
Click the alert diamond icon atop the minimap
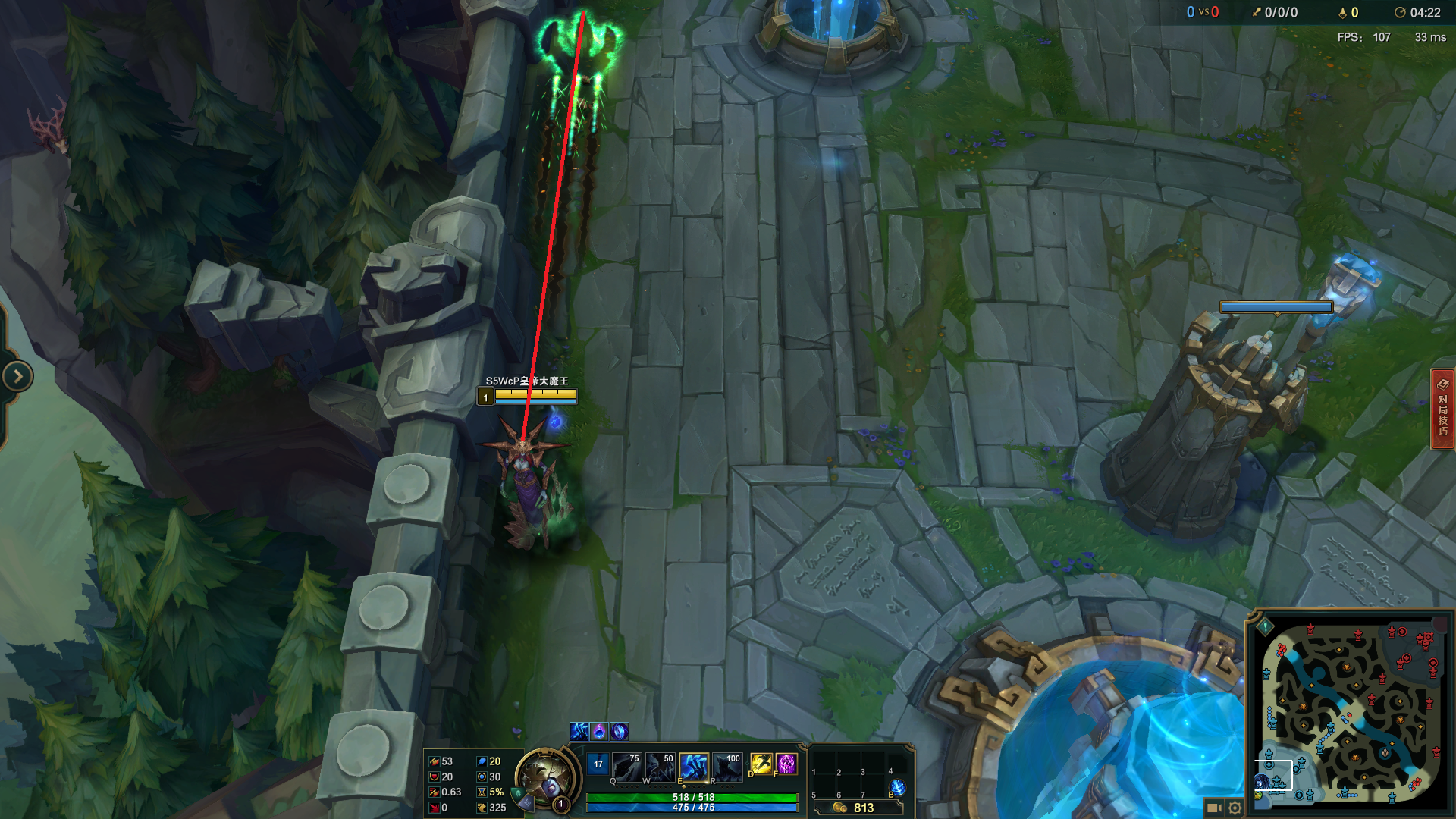pos(1265,626)
